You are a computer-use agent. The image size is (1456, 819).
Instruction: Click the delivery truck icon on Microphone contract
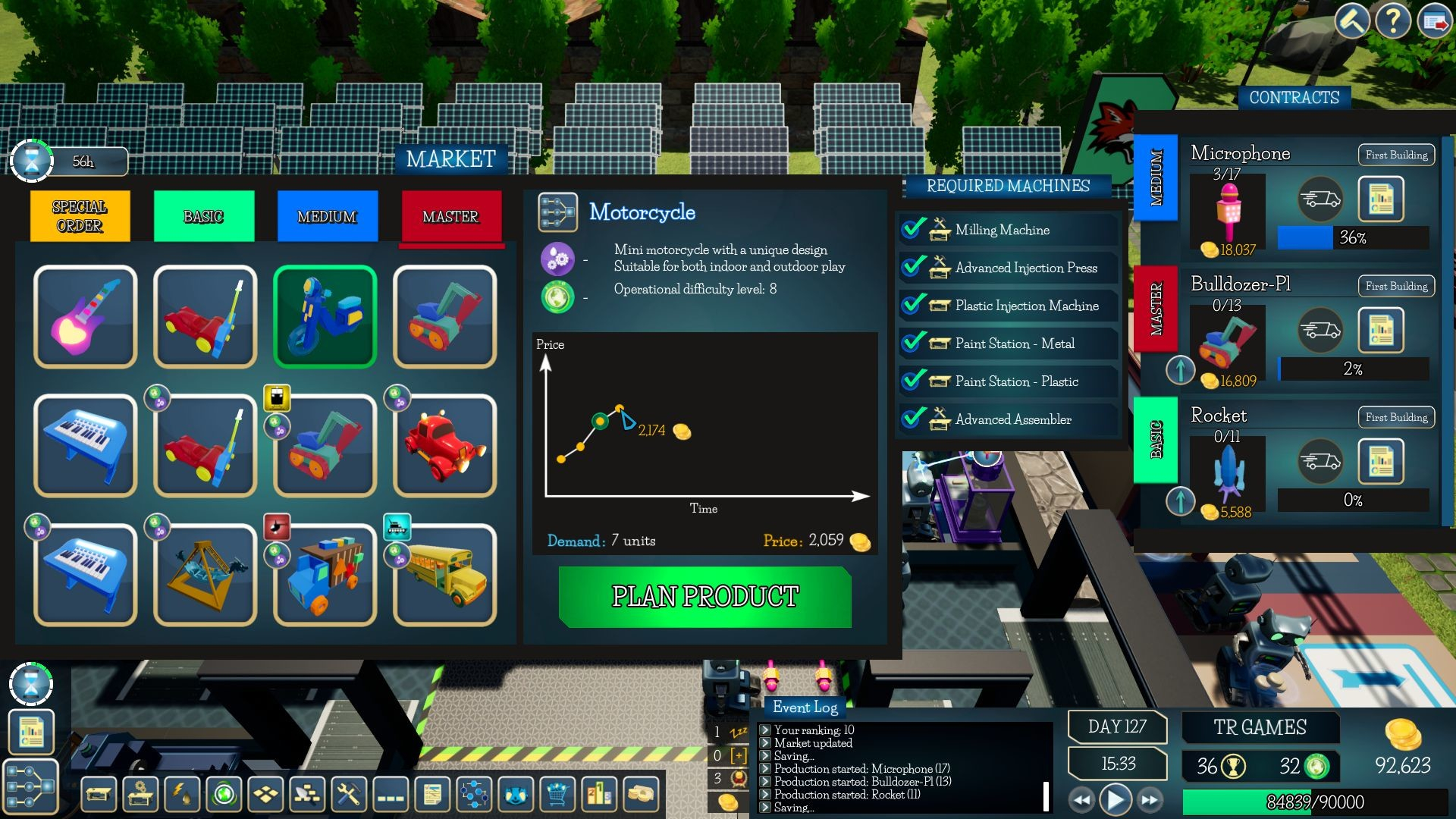pos(1319,199)
